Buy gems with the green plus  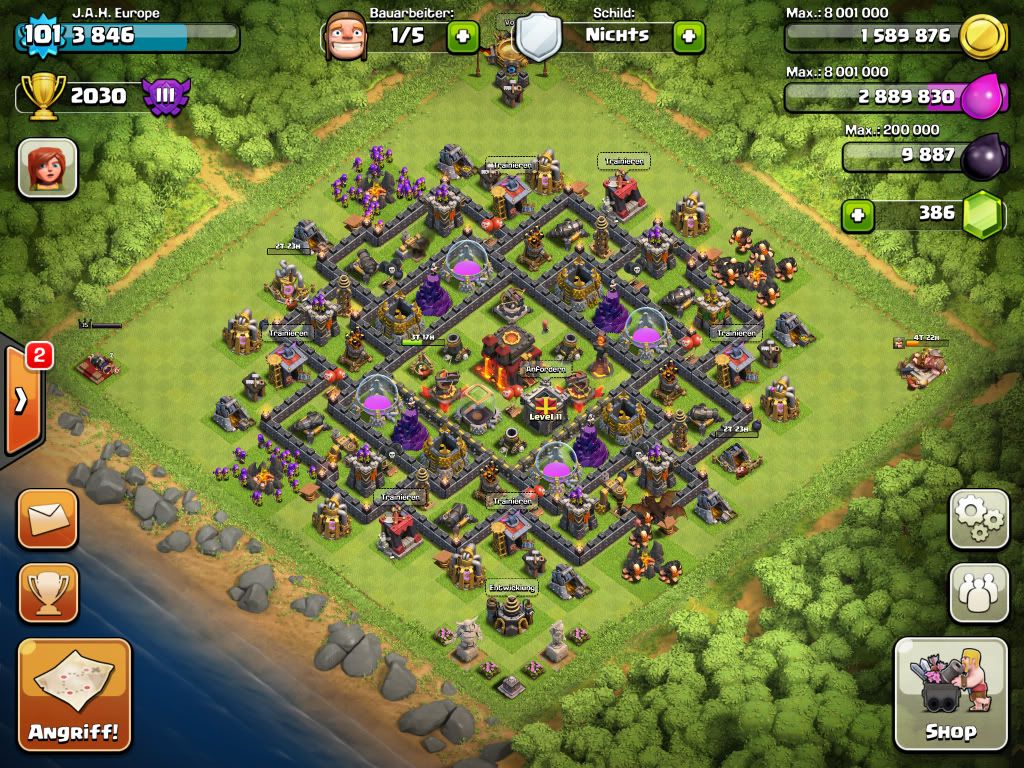[x=856, y=214]
